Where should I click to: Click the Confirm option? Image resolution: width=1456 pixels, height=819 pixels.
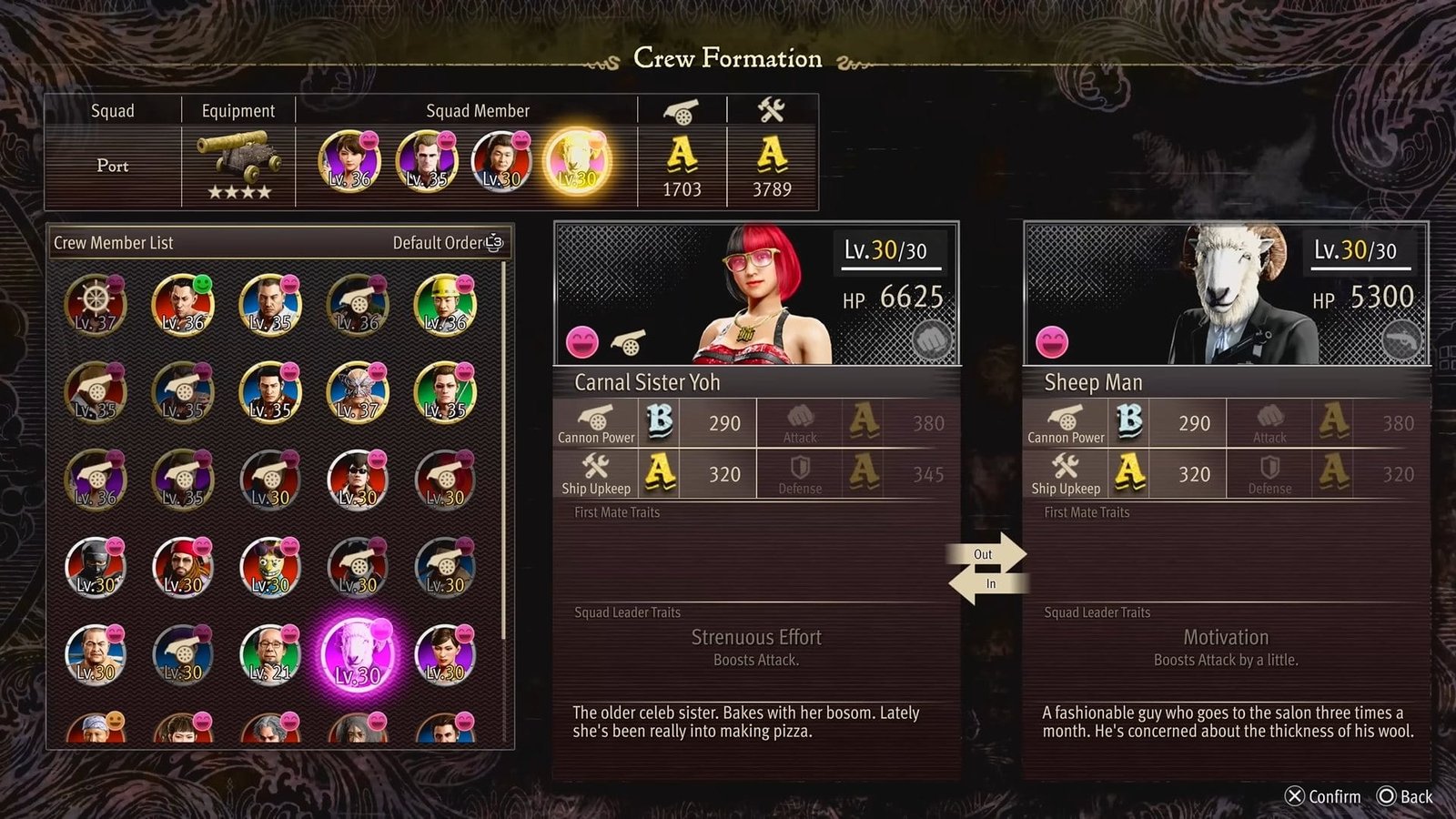(1323, 796)
